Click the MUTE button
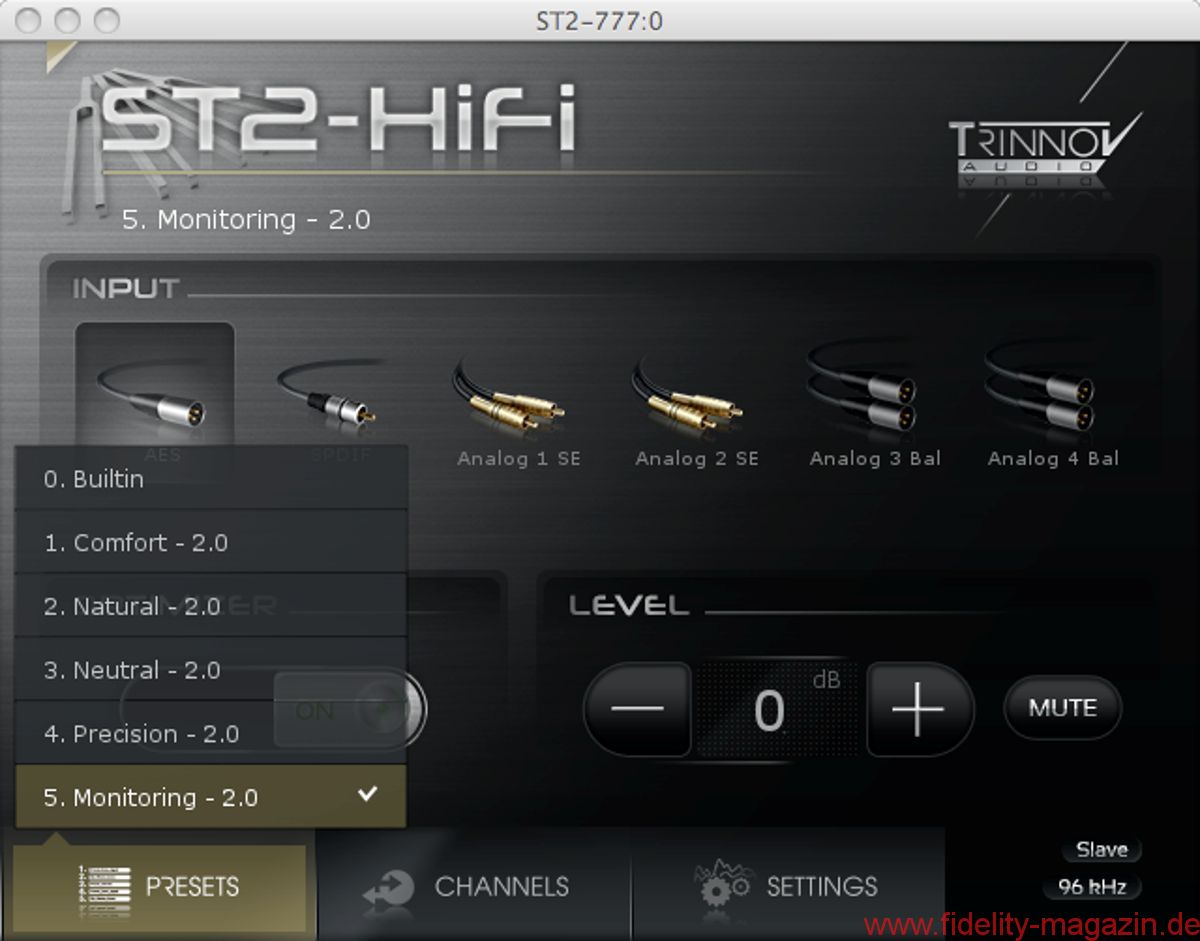Image resolution: width=1200 pixels, height=941 pixels. point(1062,708)
